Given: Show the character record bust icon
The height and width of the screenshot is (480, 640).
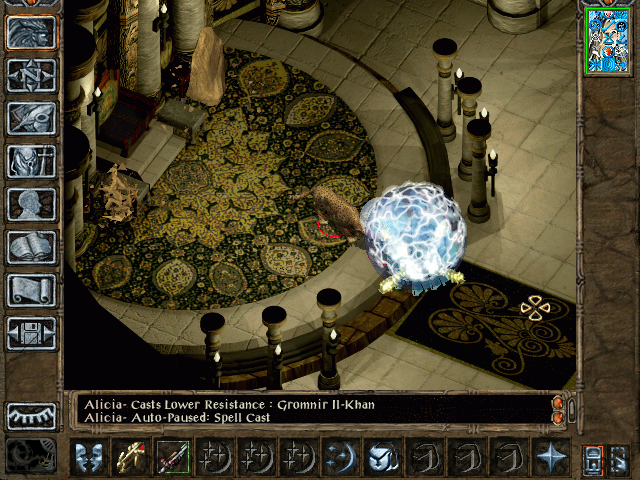Looking at the screenshot, I should coord(31,204).
